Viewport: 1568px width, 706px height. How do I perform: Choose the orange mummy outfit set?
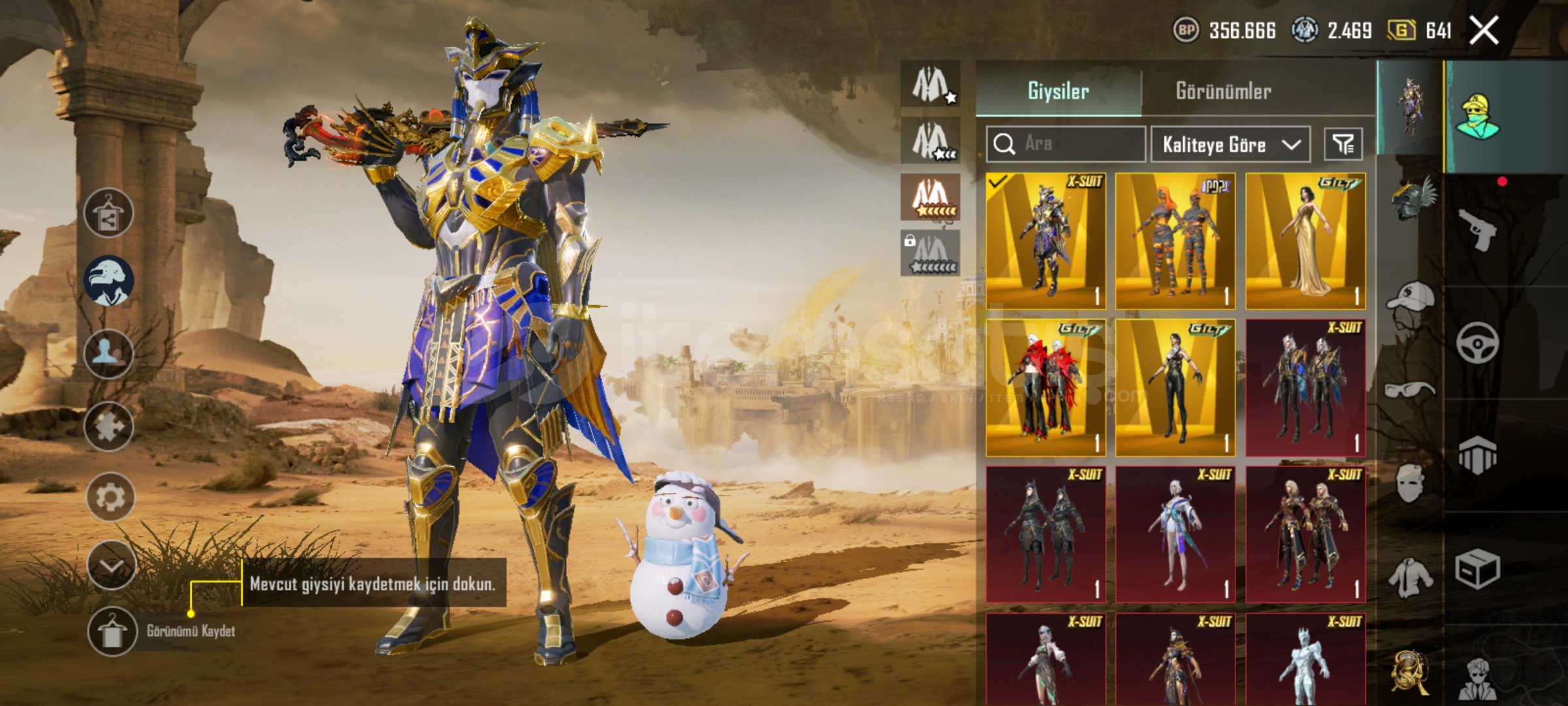(x=1175, y=241)
